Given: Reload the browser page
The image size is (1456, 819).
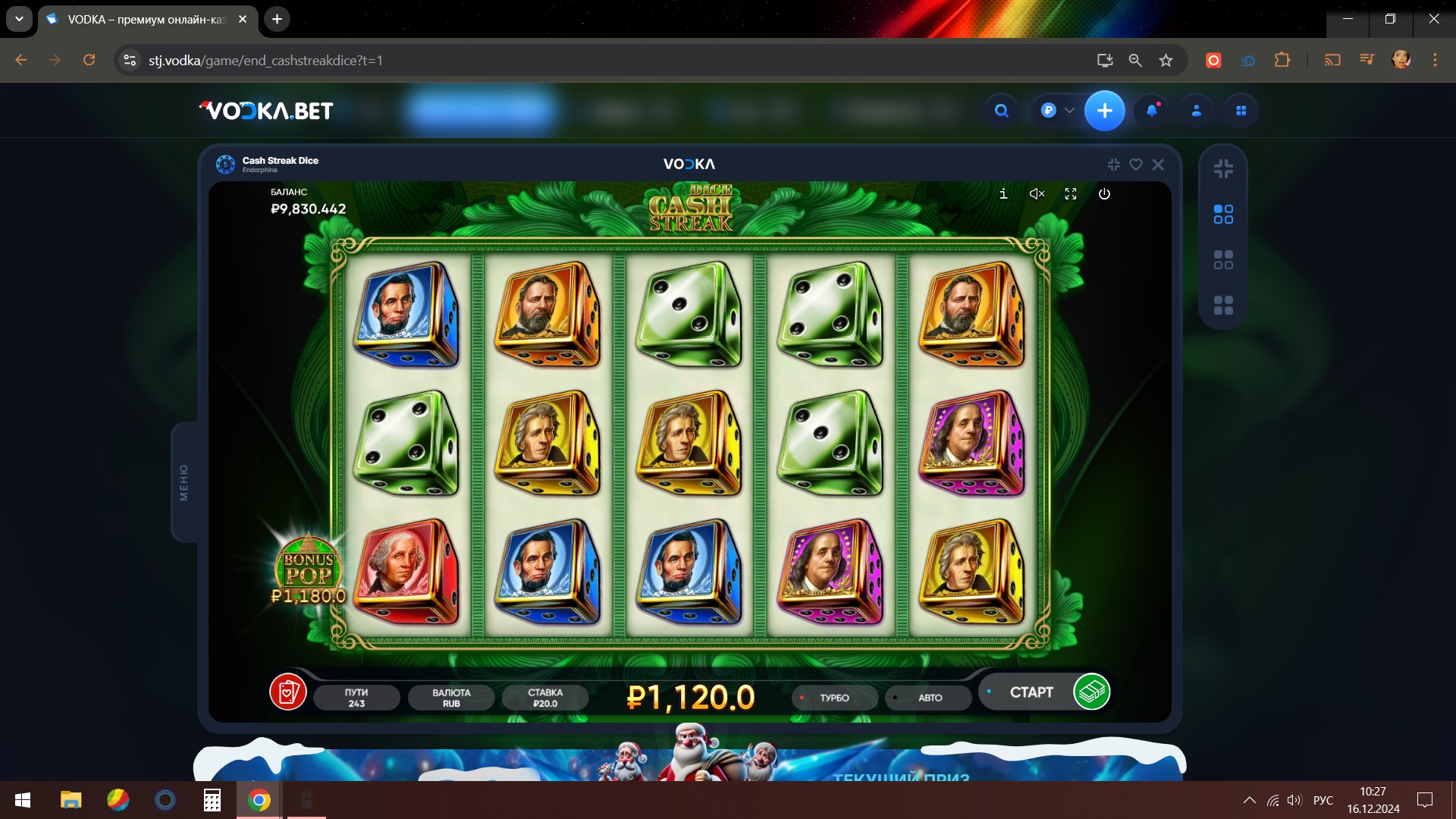Looking at the screenshot, I should [89, 60].
